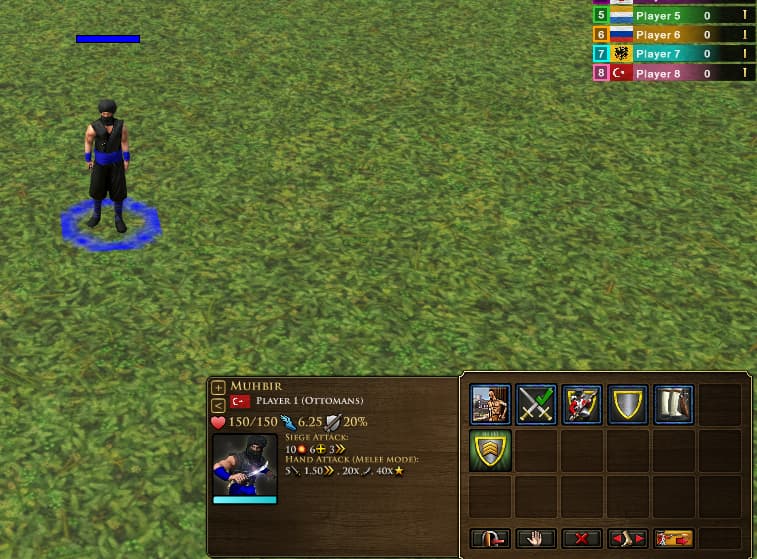Screen dimensions: 757x559
Task: Click the white trousers and boots icon
Action: [674, 405]
